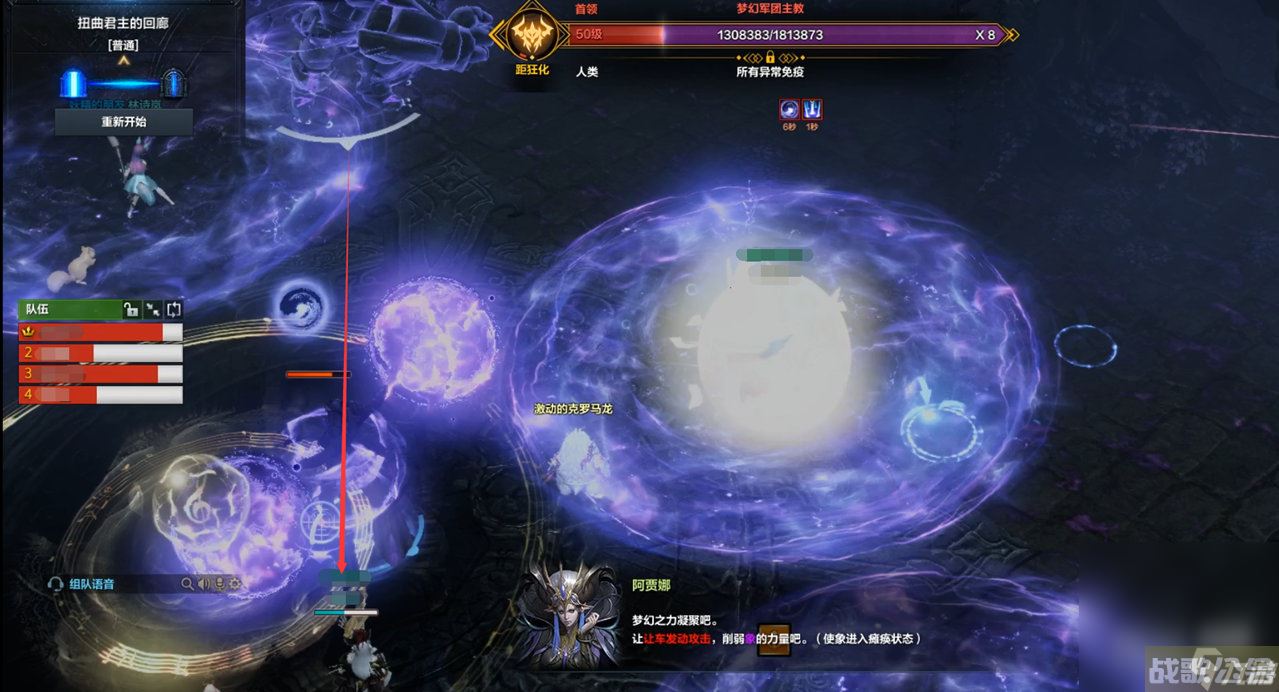Click the 重新开始 restart button
This screenshot has height=692, width=1279.
tap(123, 122)
